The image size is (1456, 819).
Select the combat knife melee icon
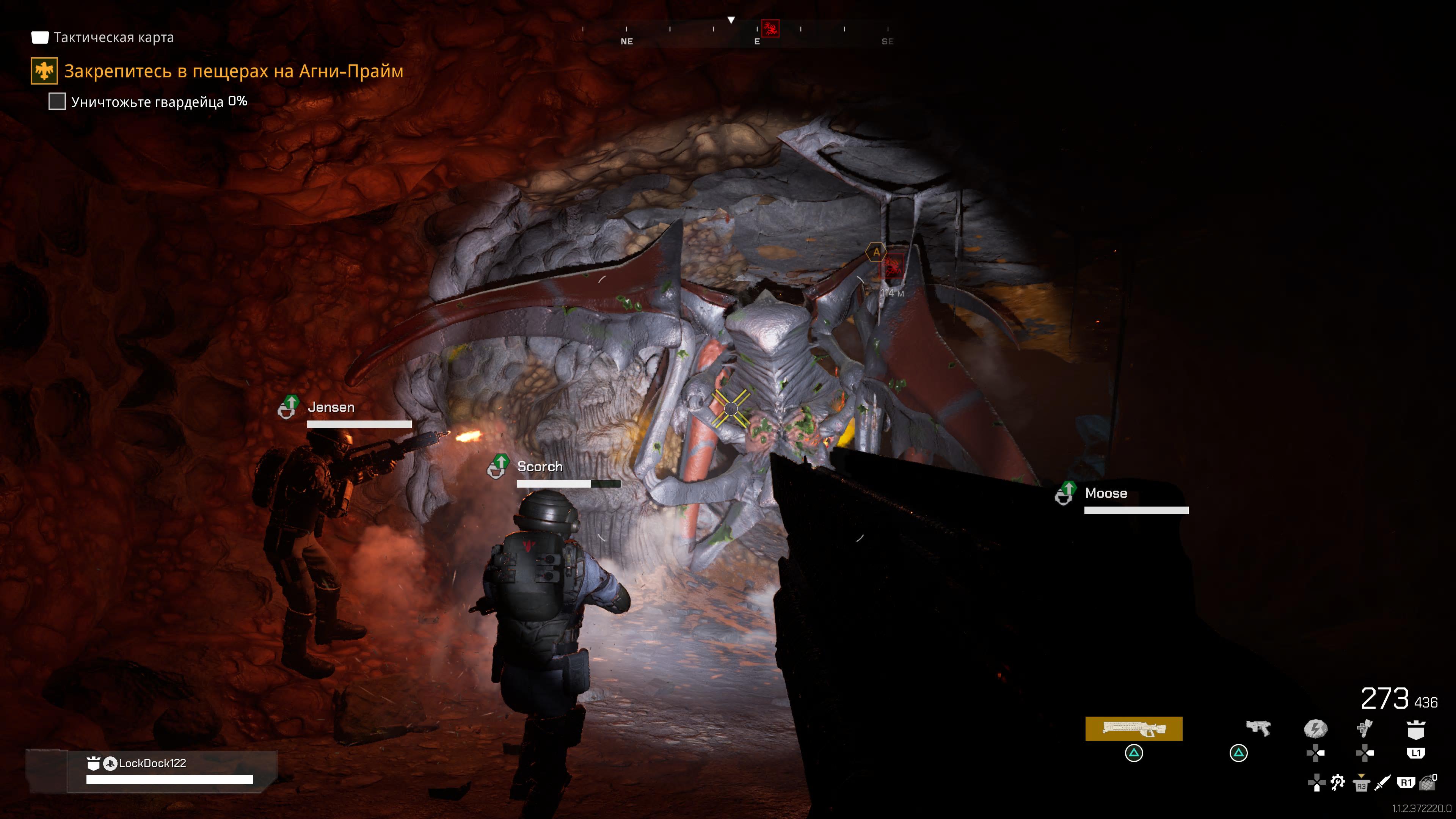pyautogui.click(x=1382, y=783)
